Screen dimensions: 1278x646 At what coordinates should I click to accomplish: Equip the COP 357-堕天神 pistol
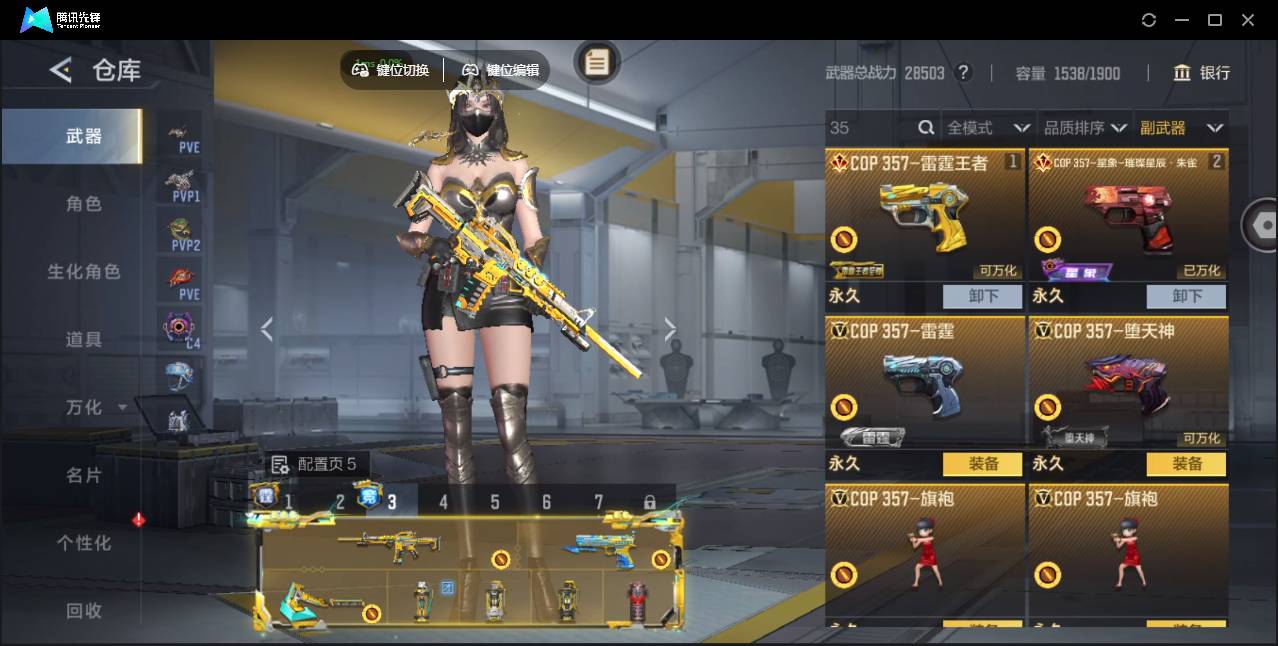tap(1186, 464)
